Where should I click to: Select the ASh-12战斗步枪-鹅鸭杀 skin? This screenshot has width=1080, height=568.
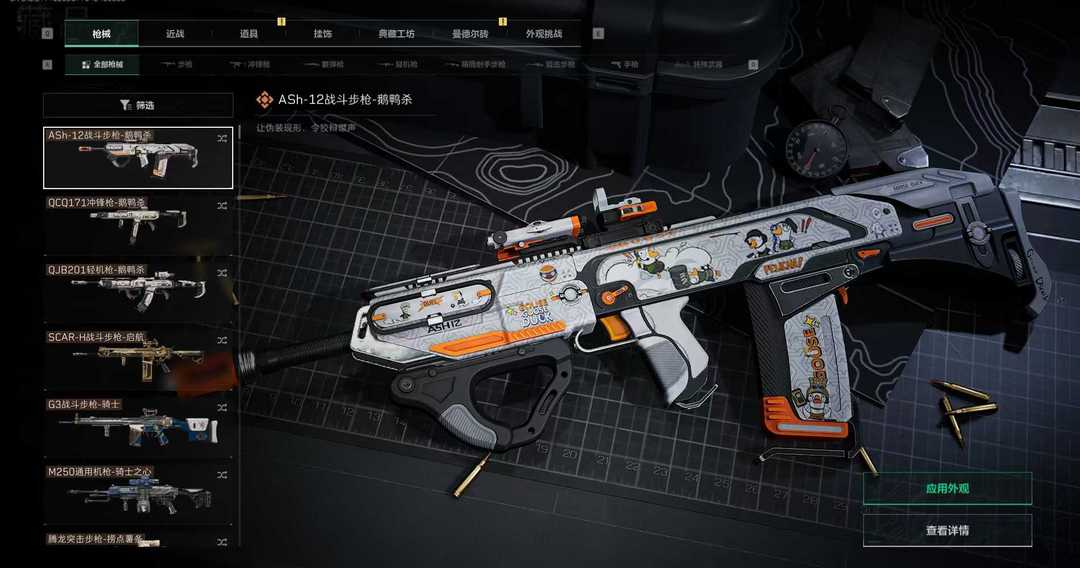138,158
